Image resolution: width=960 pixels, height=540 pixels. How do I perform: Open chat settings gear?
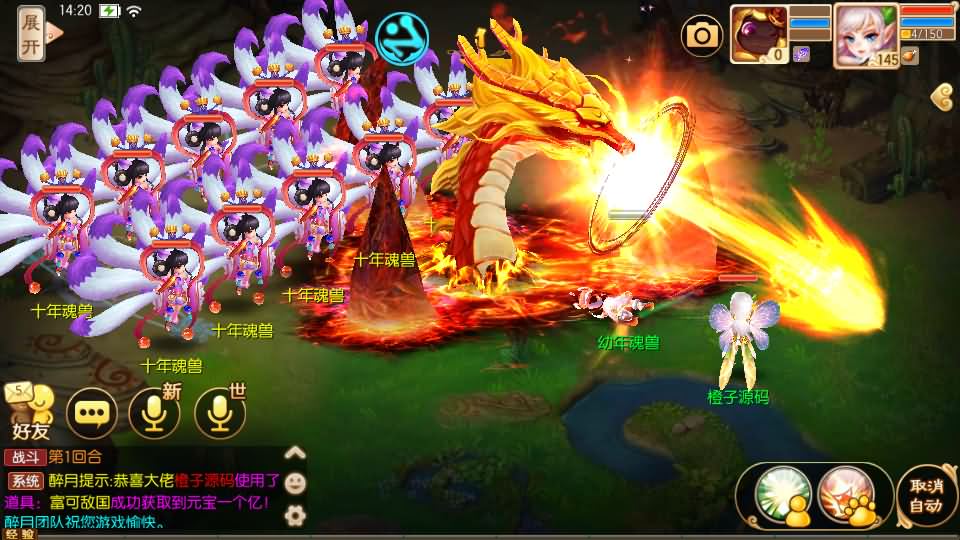click(x=295, y=515)
